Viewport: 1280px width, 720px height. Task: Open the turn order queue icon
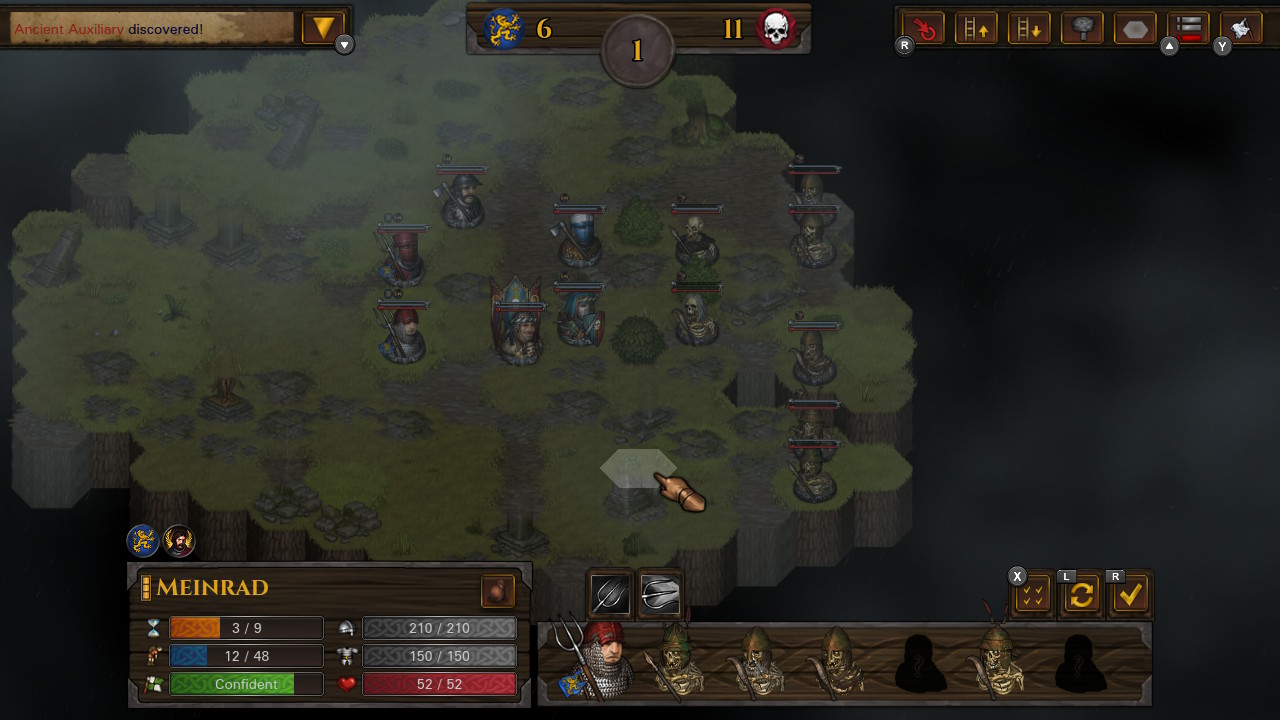pos(1188,27)
